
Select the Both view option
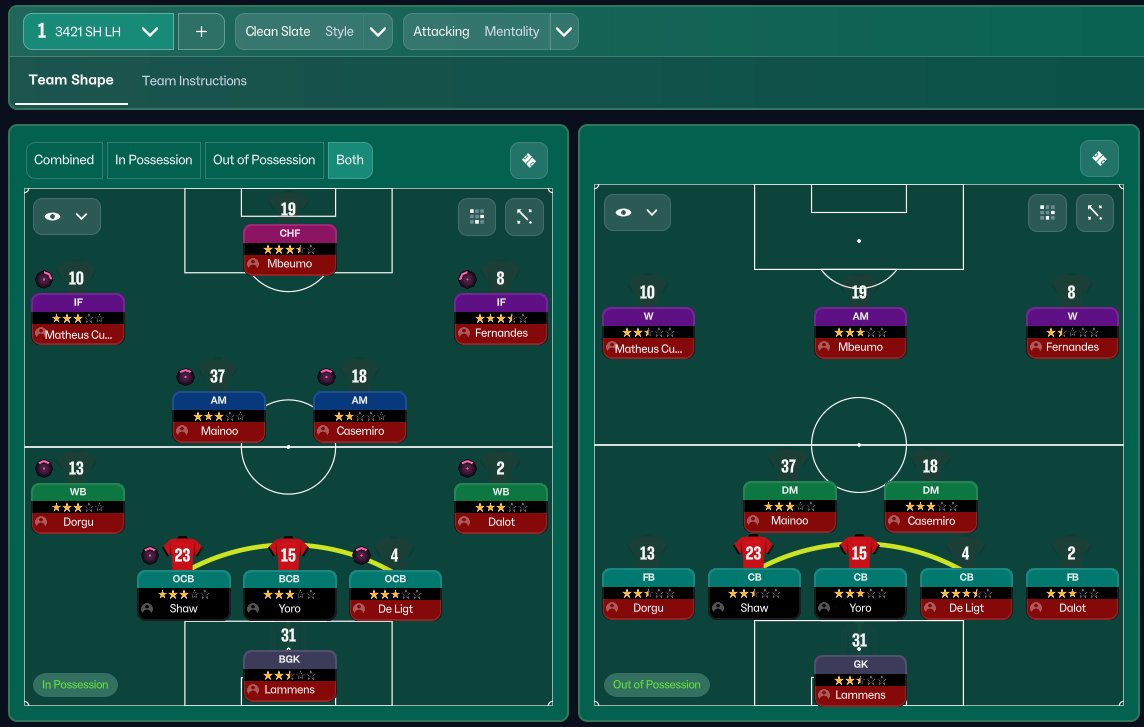(350, 160)
